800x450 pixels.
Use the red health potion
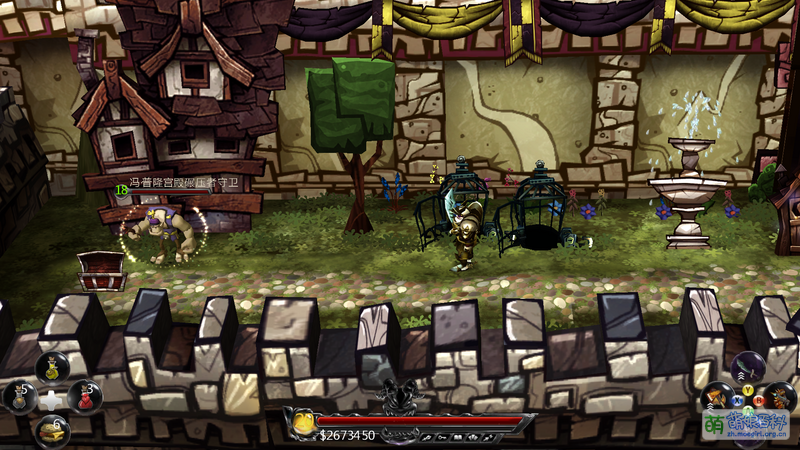click(x=85, y=397)
